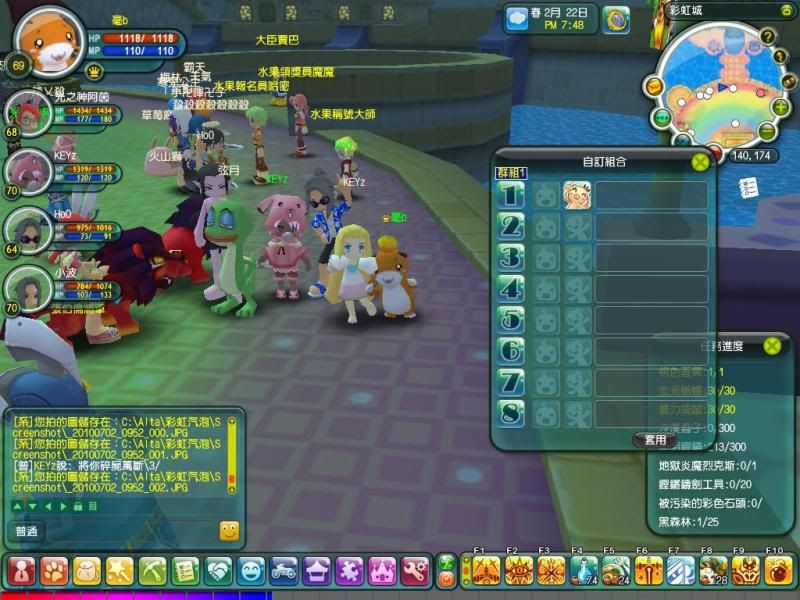Switch the 普通 chat channel selector
The height and width of the screenshot is (600, 800).
[x=26, y=531]
